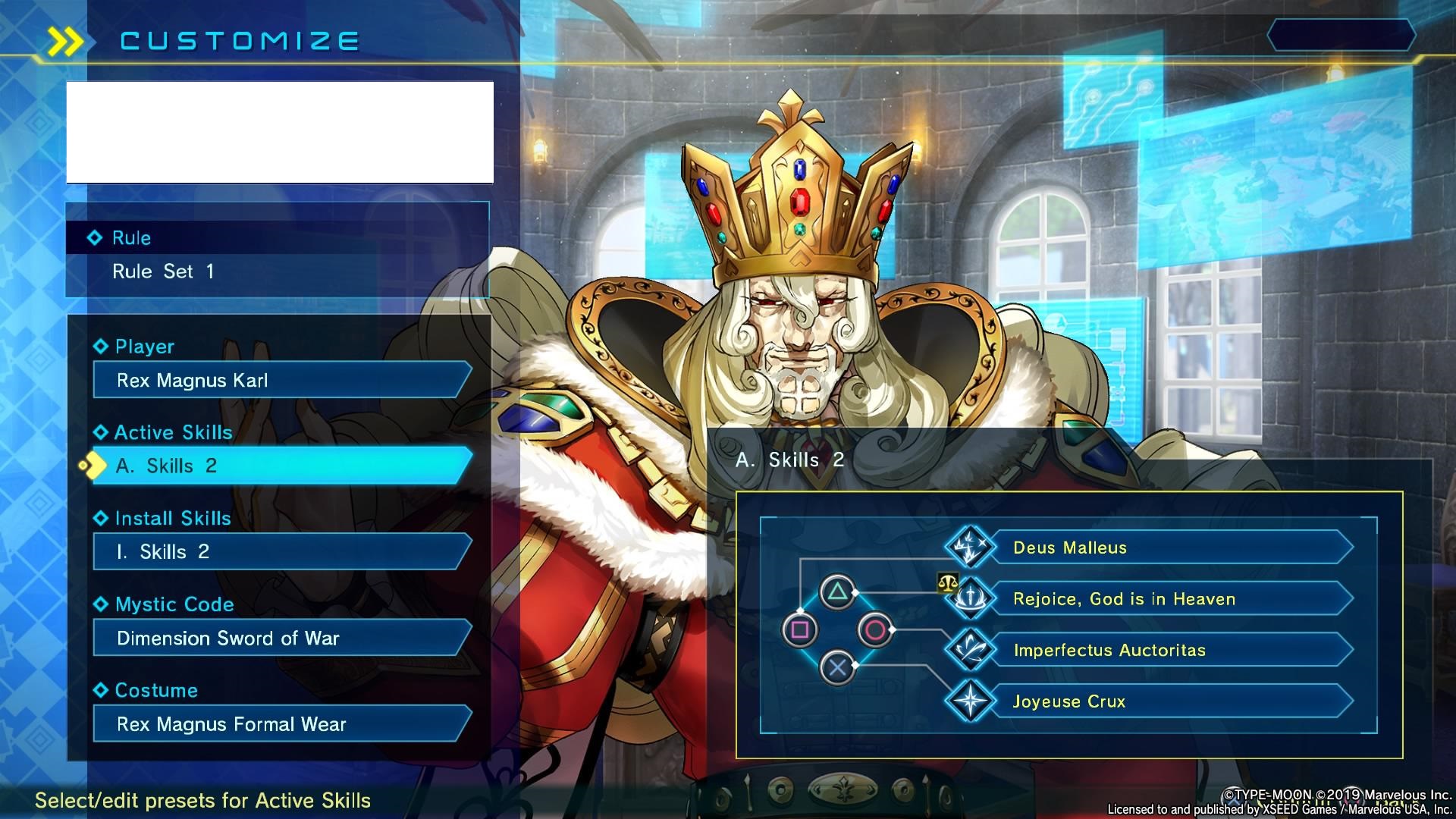
Task: Open the Dimension Sword of War mystic code
Action: [x=281, y=638]
